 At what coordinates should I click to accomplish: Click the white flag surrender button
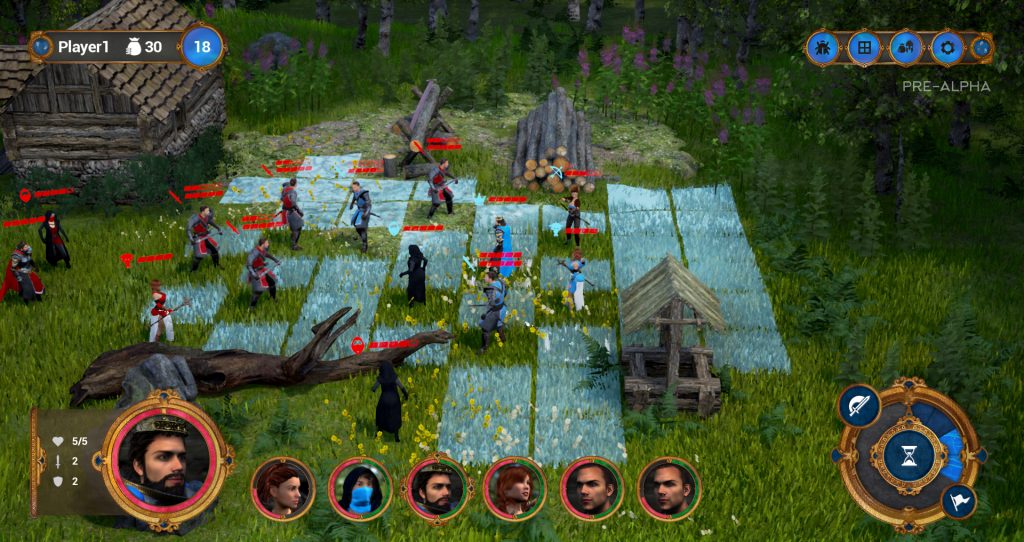pyautogui.click(x=959, y=500)
